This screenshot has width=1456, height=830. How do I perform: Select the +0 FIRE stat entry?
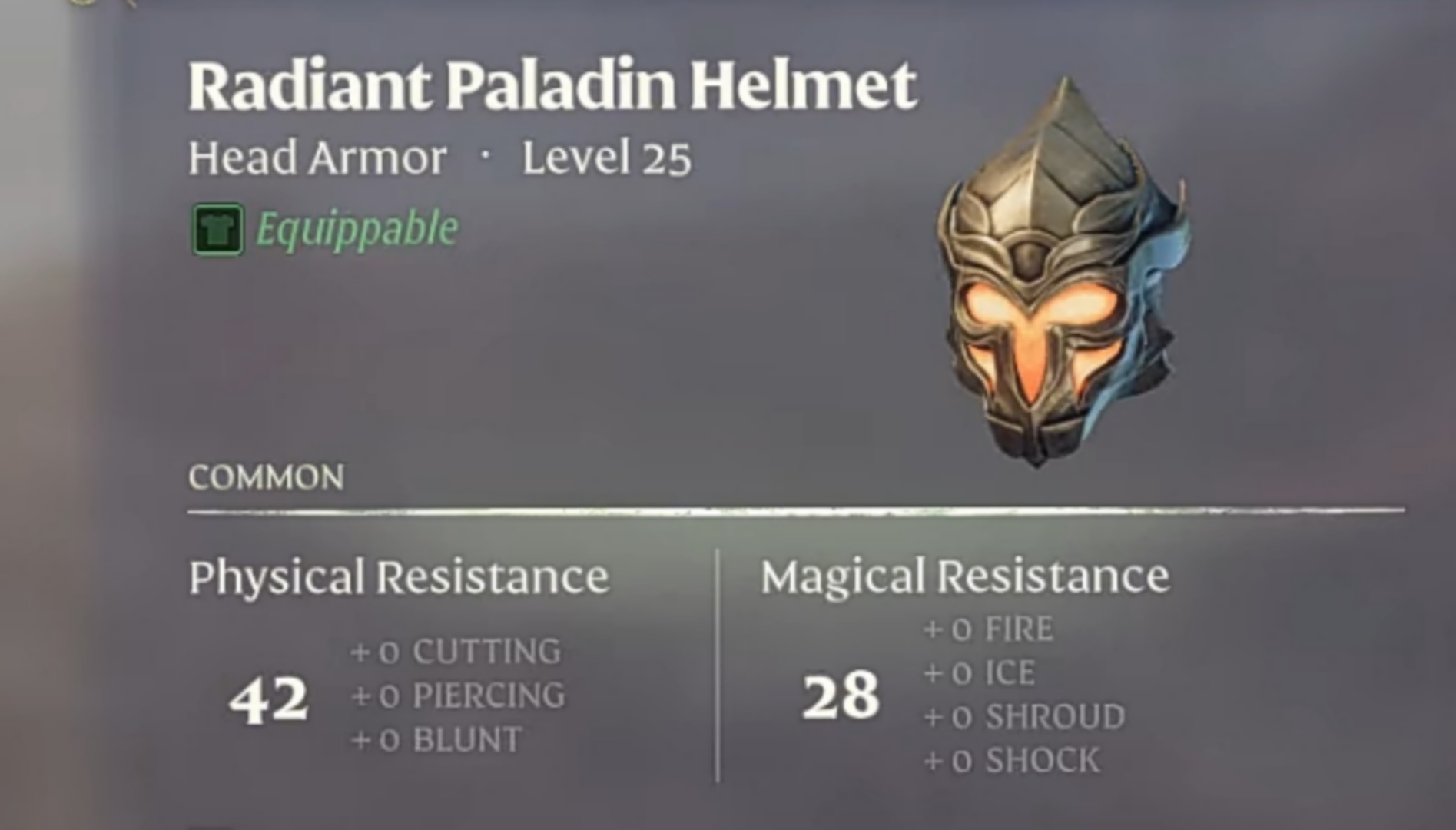pyautogui.click(x=986, y=629)
